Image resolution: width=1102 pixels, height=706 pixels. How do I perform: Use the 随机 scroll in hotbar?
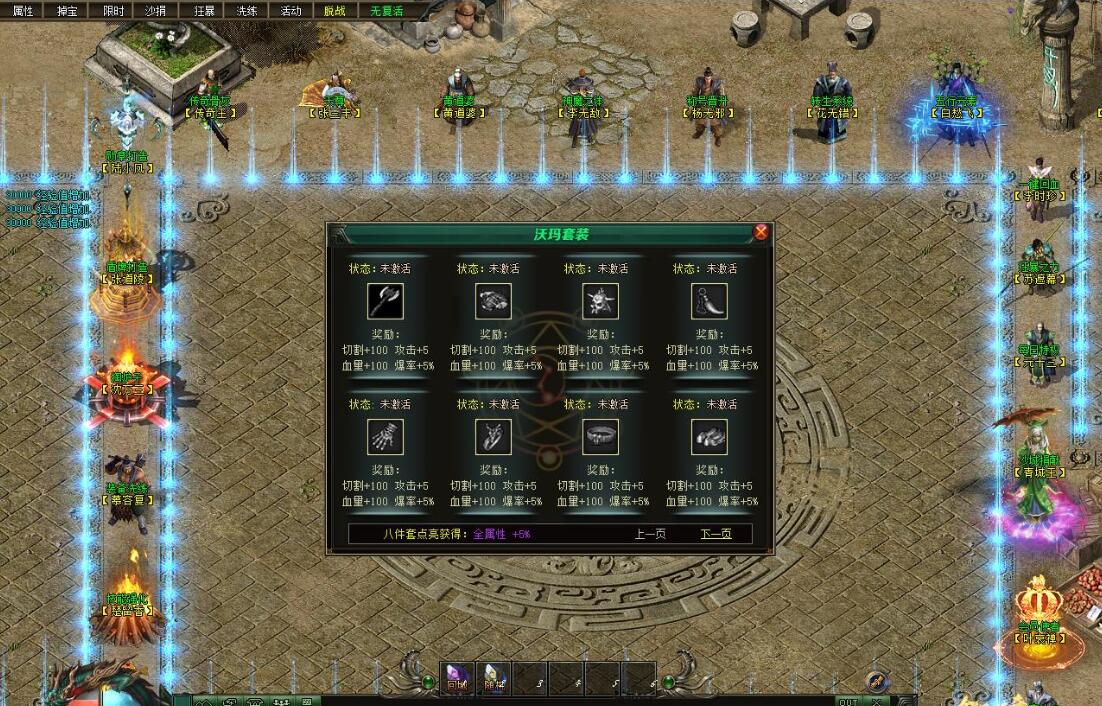tap(493, 677)
